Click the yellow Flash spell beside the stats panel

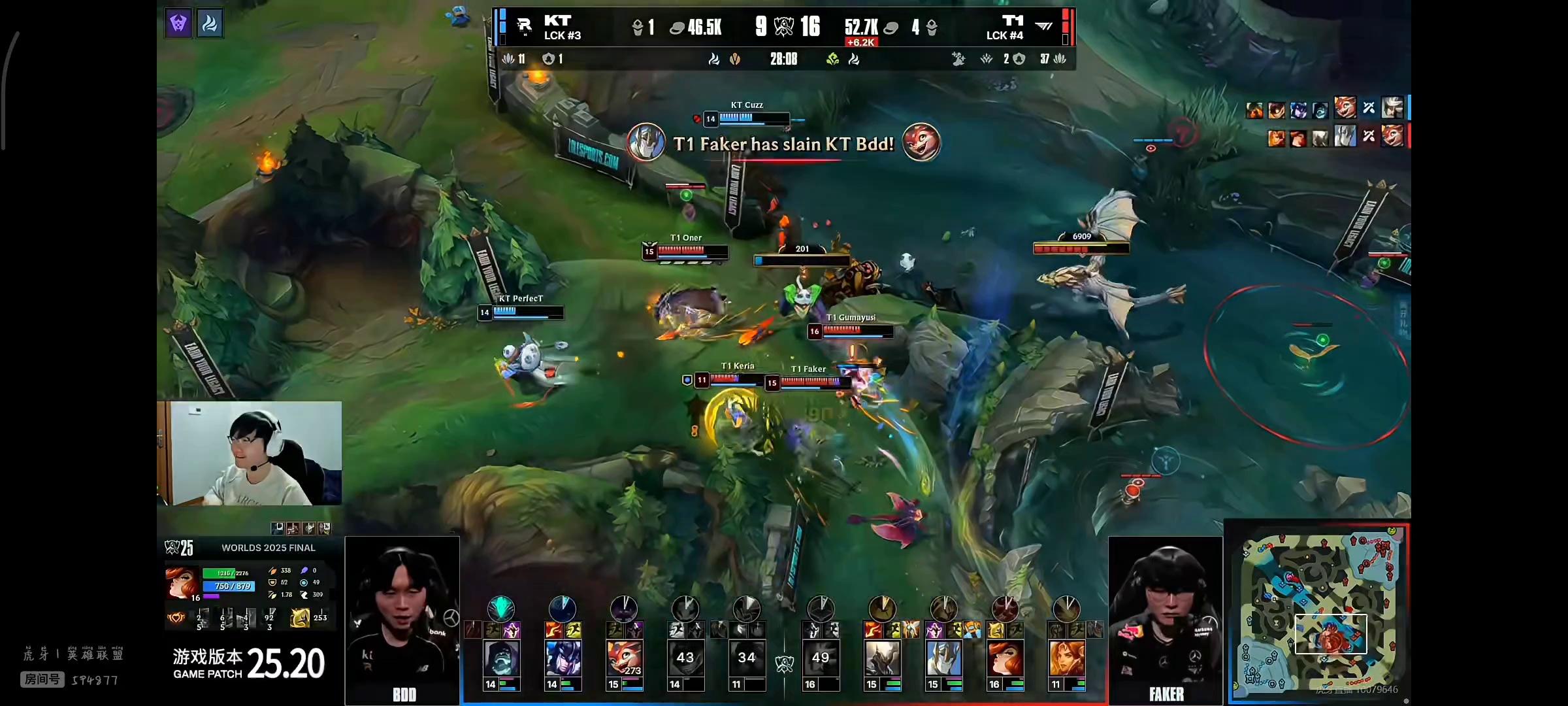[300, 617]
